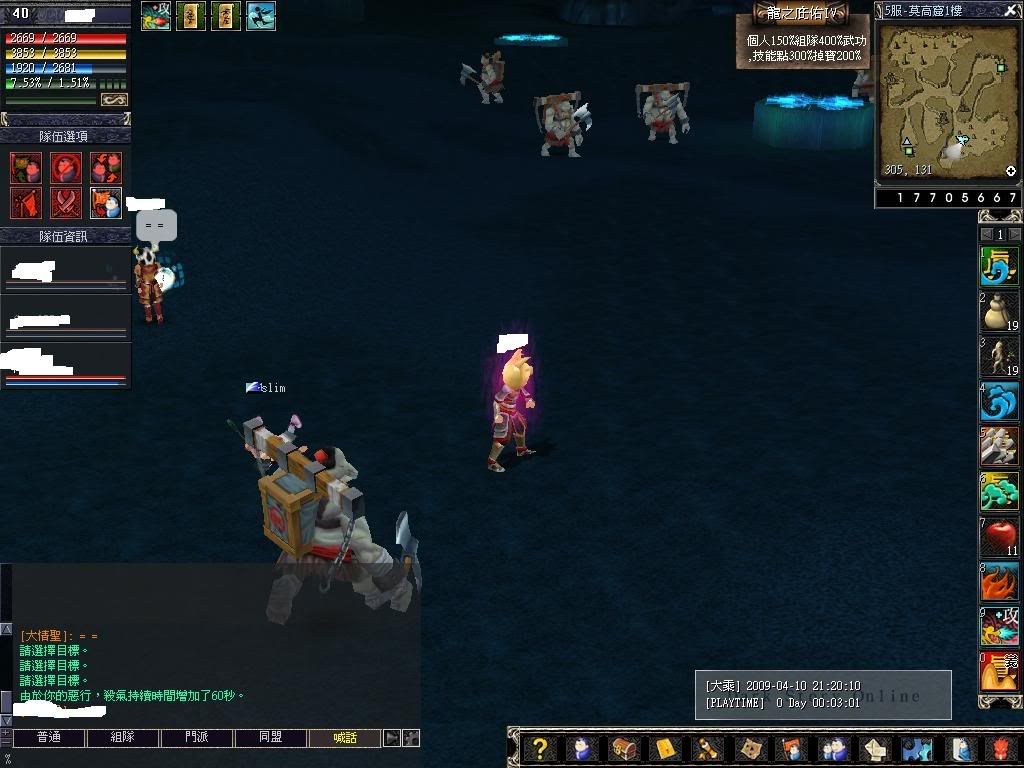Image resolution: width=1024 pixels, height=768 pixels.
Task: Choose the 喊話 shout tab
Action: pyautogui.click(x=344, y=738)
